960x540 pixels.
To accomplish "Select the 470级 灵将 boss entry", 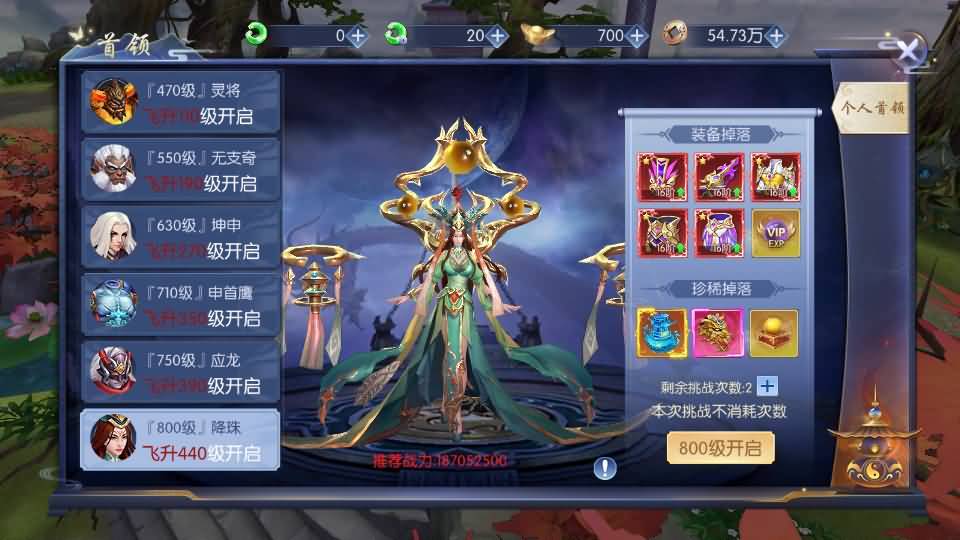I will [180, 105].
